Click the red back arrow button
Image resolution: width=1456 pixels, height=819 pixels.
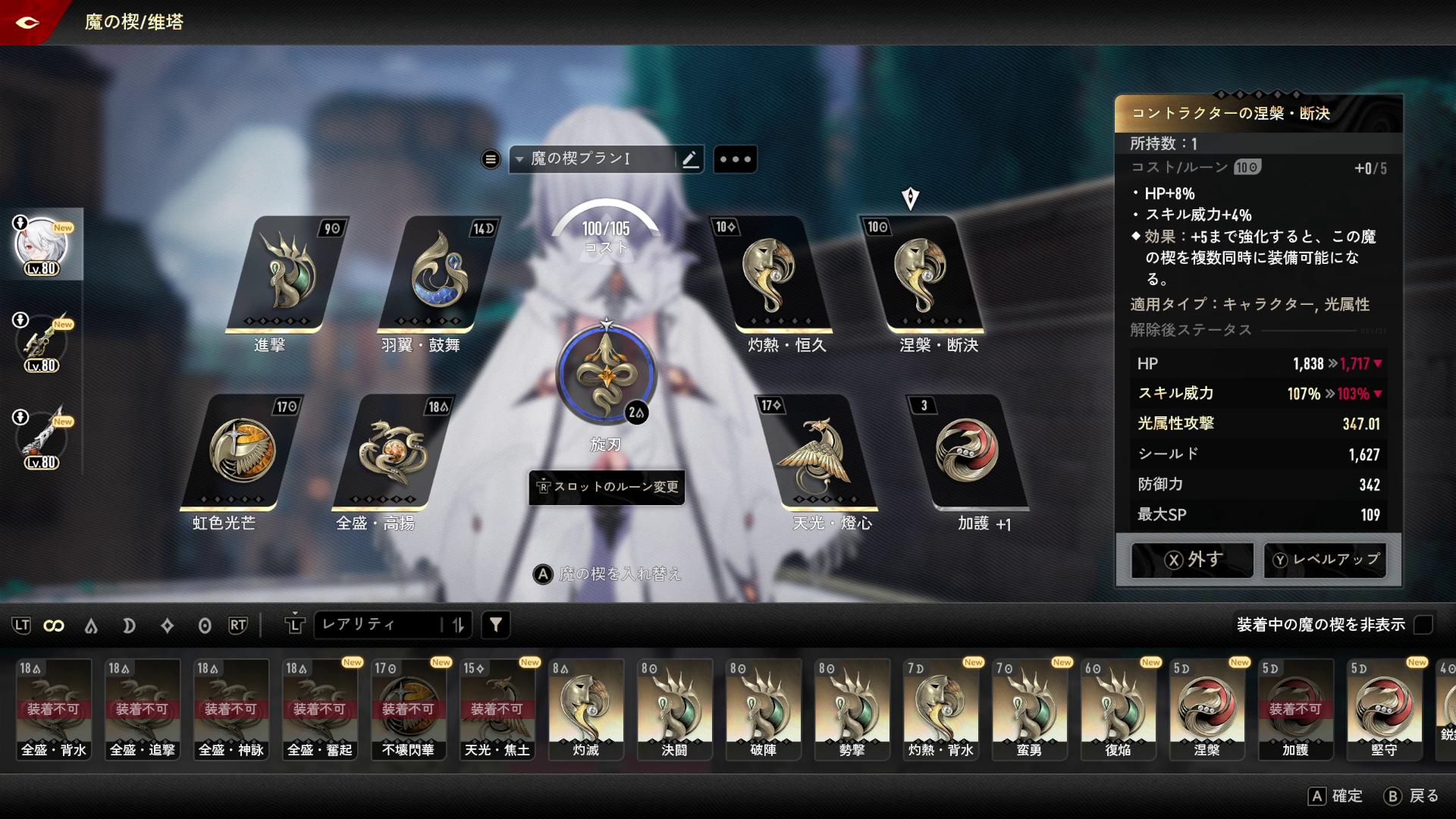click(27, 22)
